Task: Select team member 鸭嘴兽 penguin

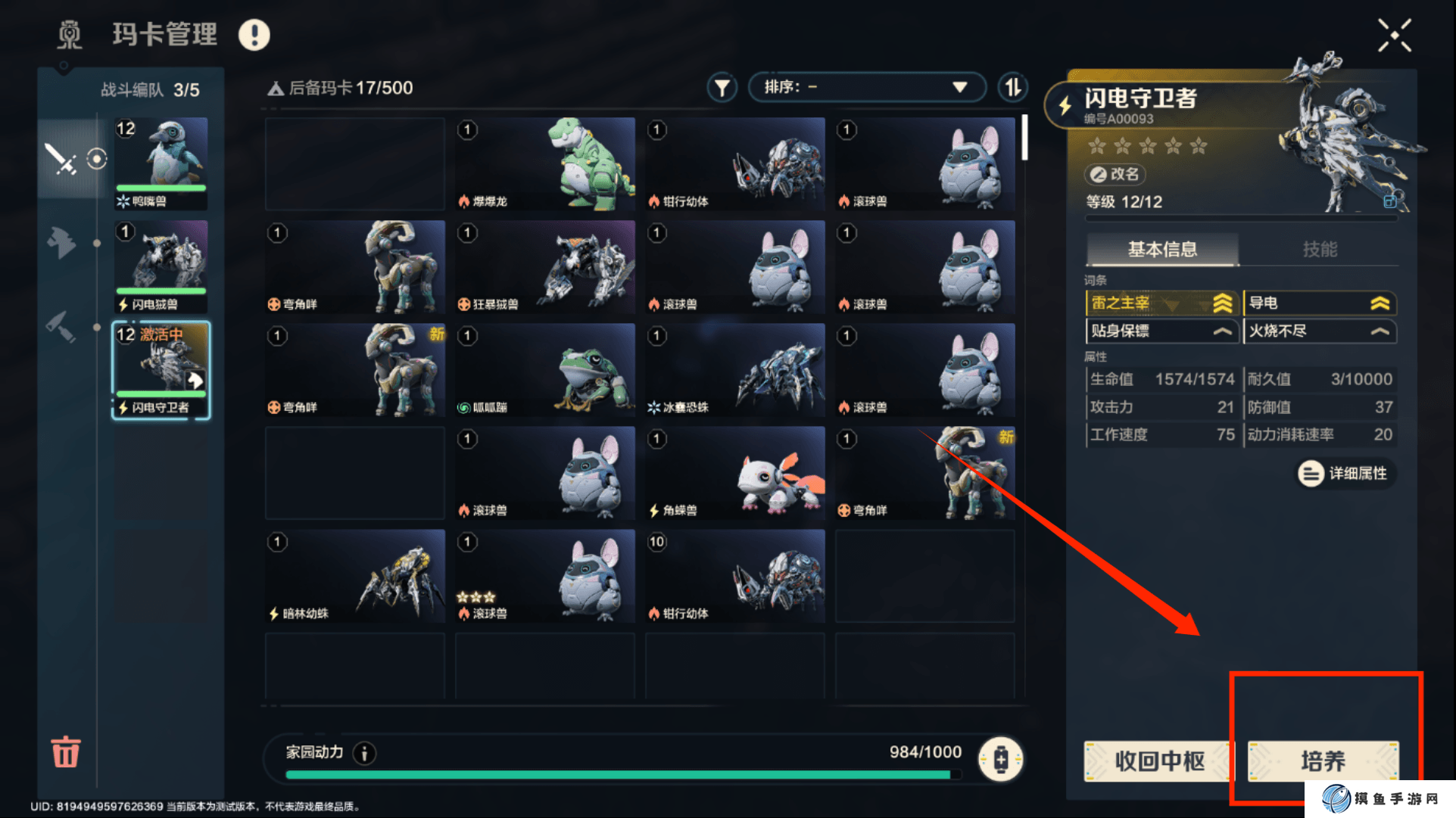Action: [161, 163]
